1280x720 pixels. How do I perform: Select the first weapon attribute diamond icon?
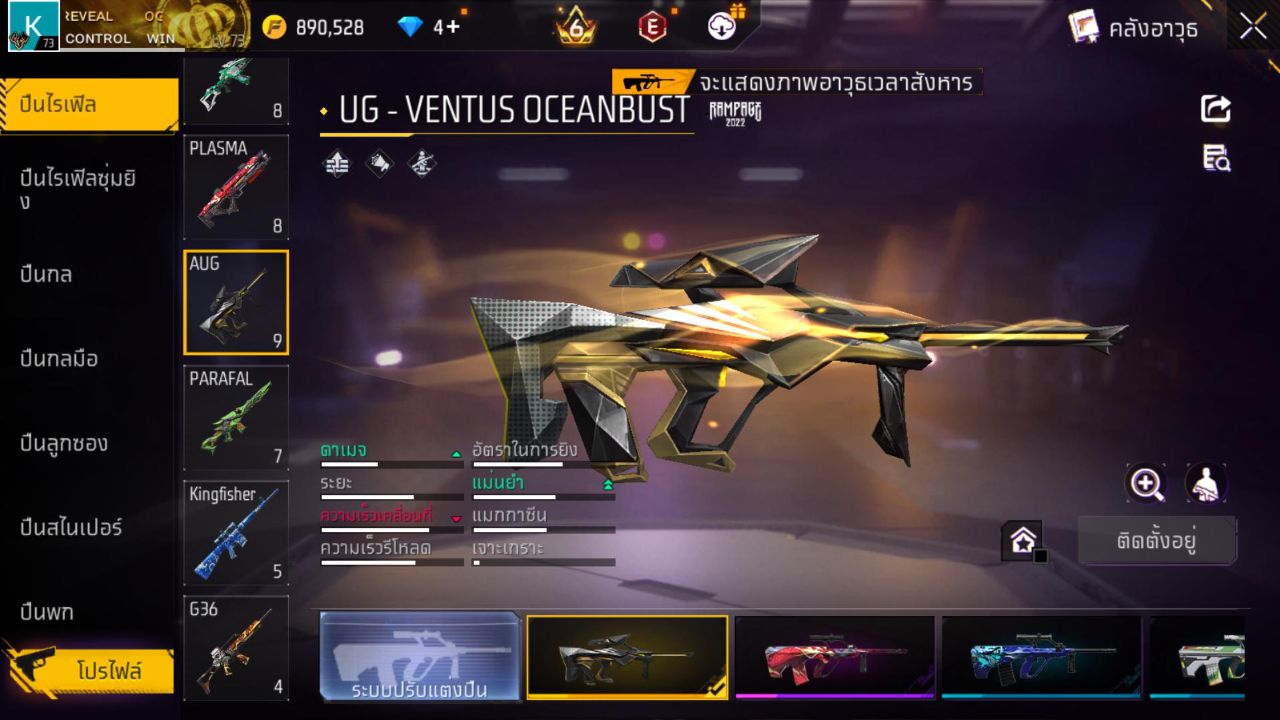pos(335,163)
